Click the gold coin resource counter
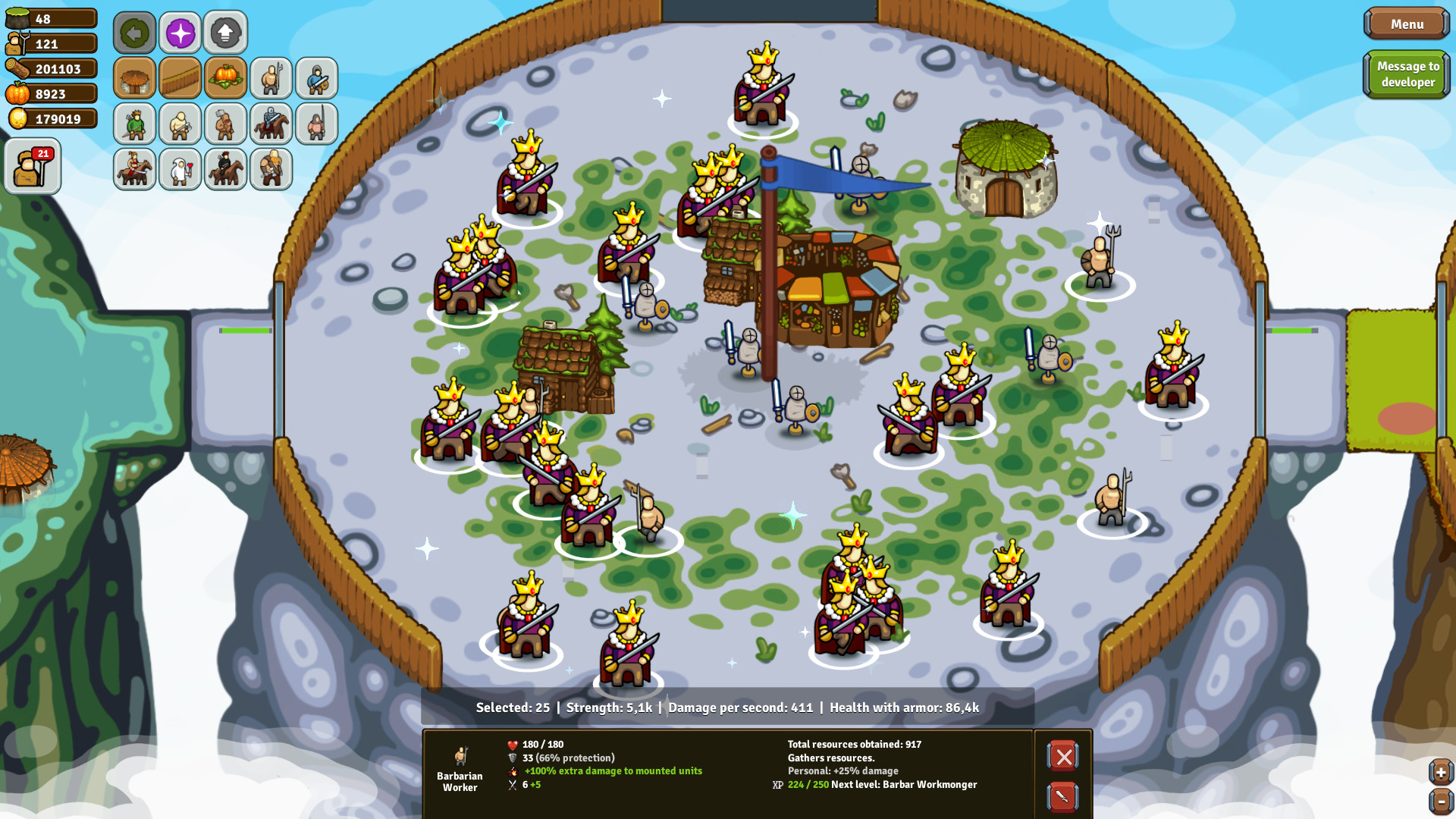Viewport: 1456px width, 819px height. point(51,118)
